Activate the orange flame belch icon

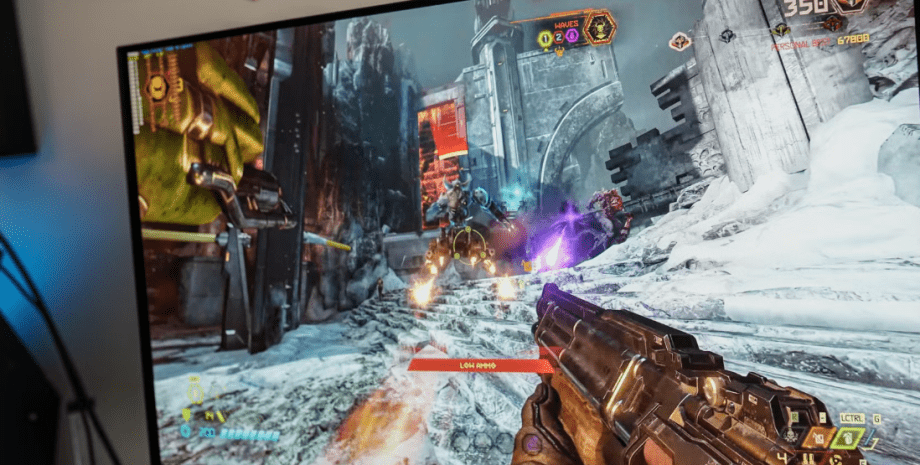[818, 437]
